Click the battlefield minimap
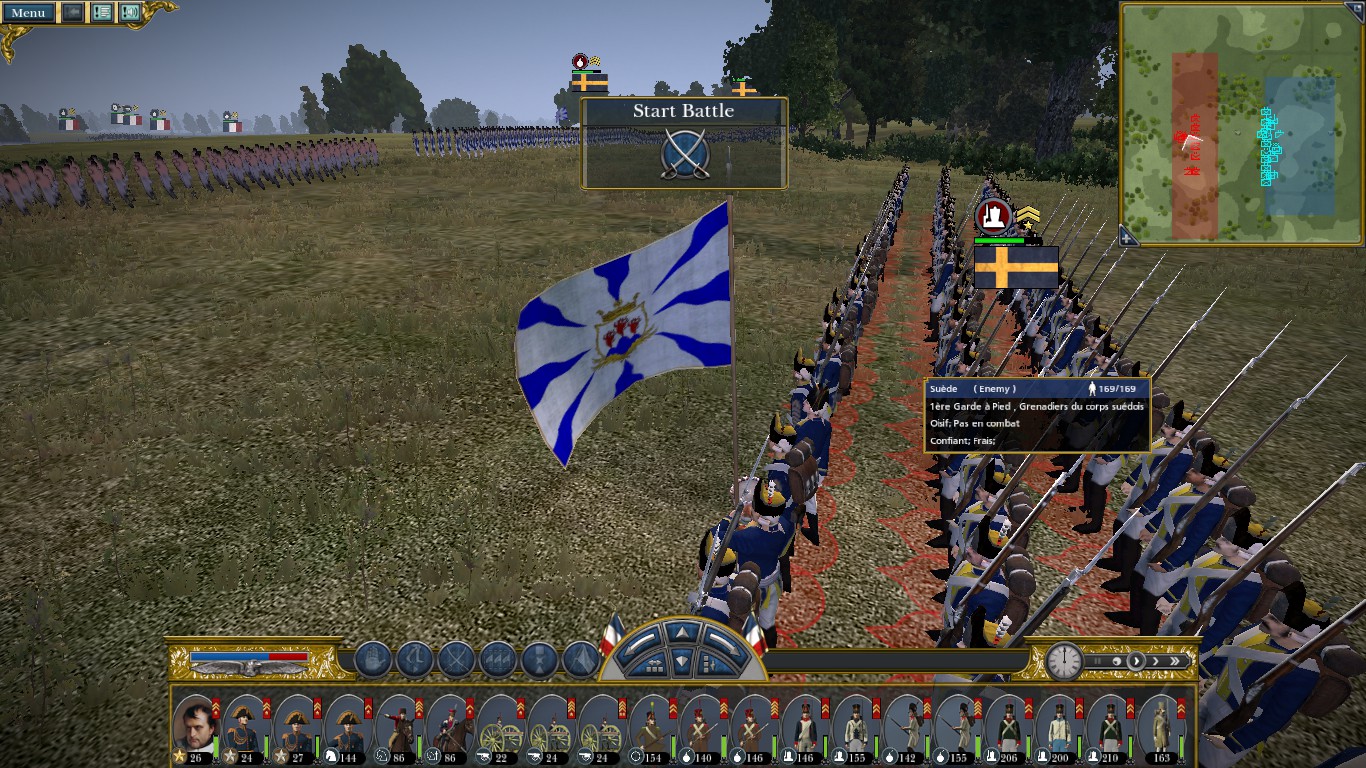 (1243, 124)
